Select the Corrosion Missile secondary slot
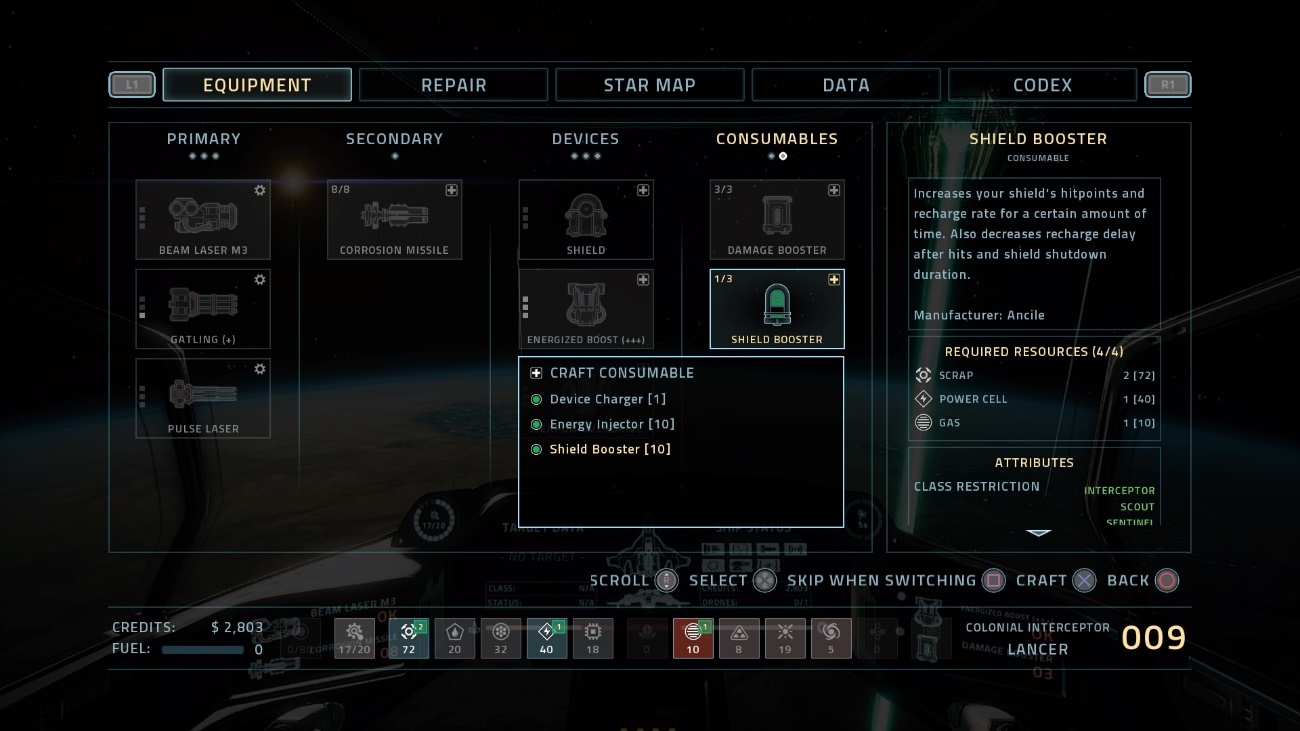Viewport: 1300px width, 731px height. 394,219
